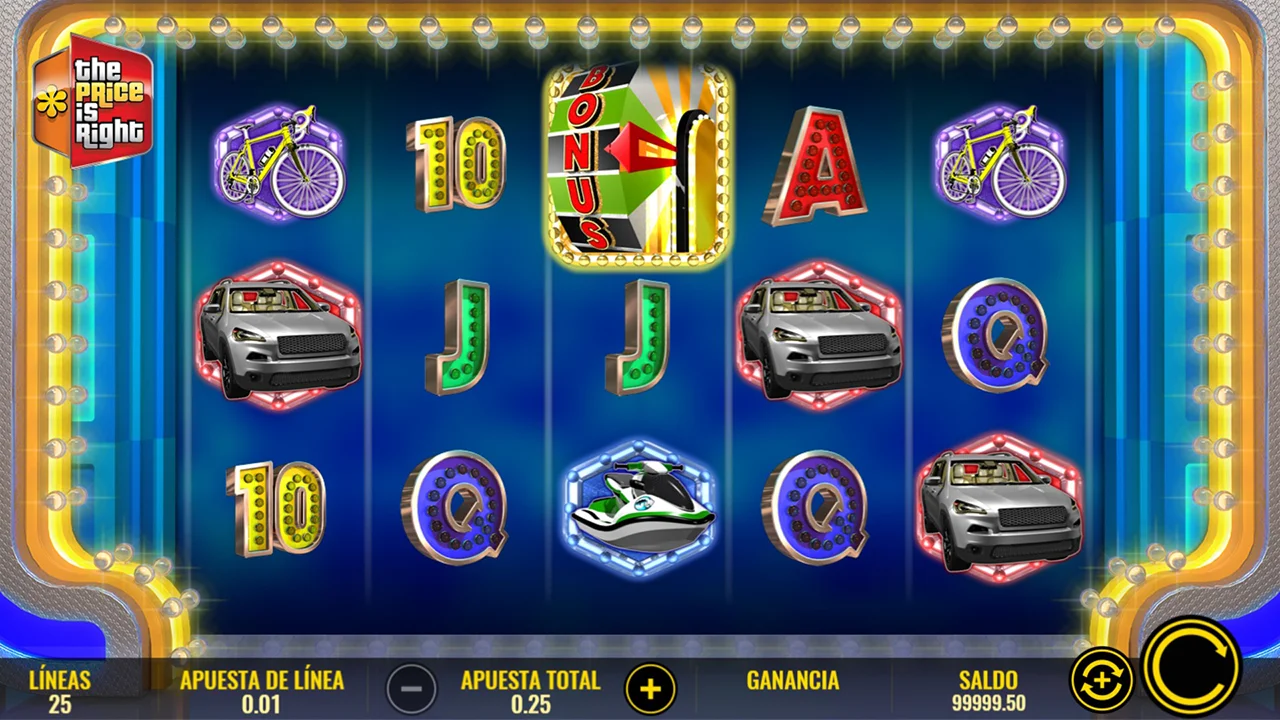Open the autoplay button with small plus arrows
The width and height of the screenshot is (1280, 720).
pyautogui.click(x=1101, y=681)
